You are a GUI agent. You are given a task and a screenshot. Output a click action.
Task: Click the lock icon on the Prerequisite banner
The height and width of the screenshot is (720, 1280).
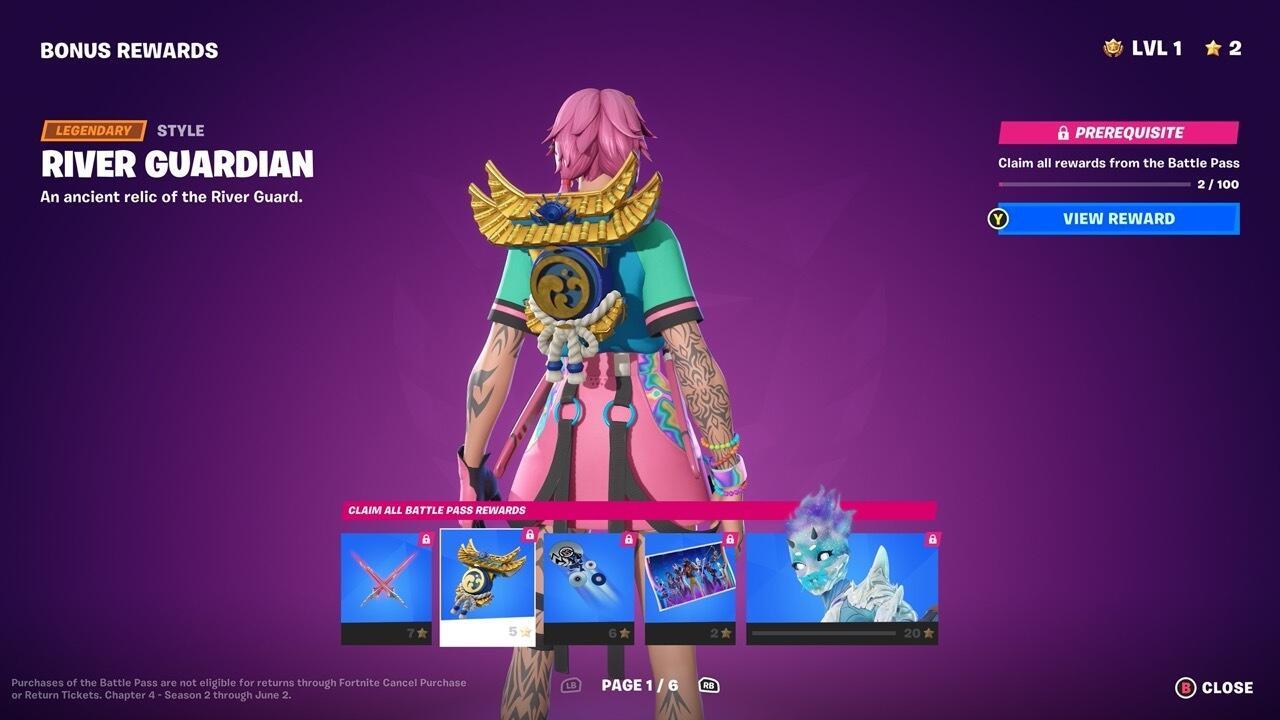1062,132
